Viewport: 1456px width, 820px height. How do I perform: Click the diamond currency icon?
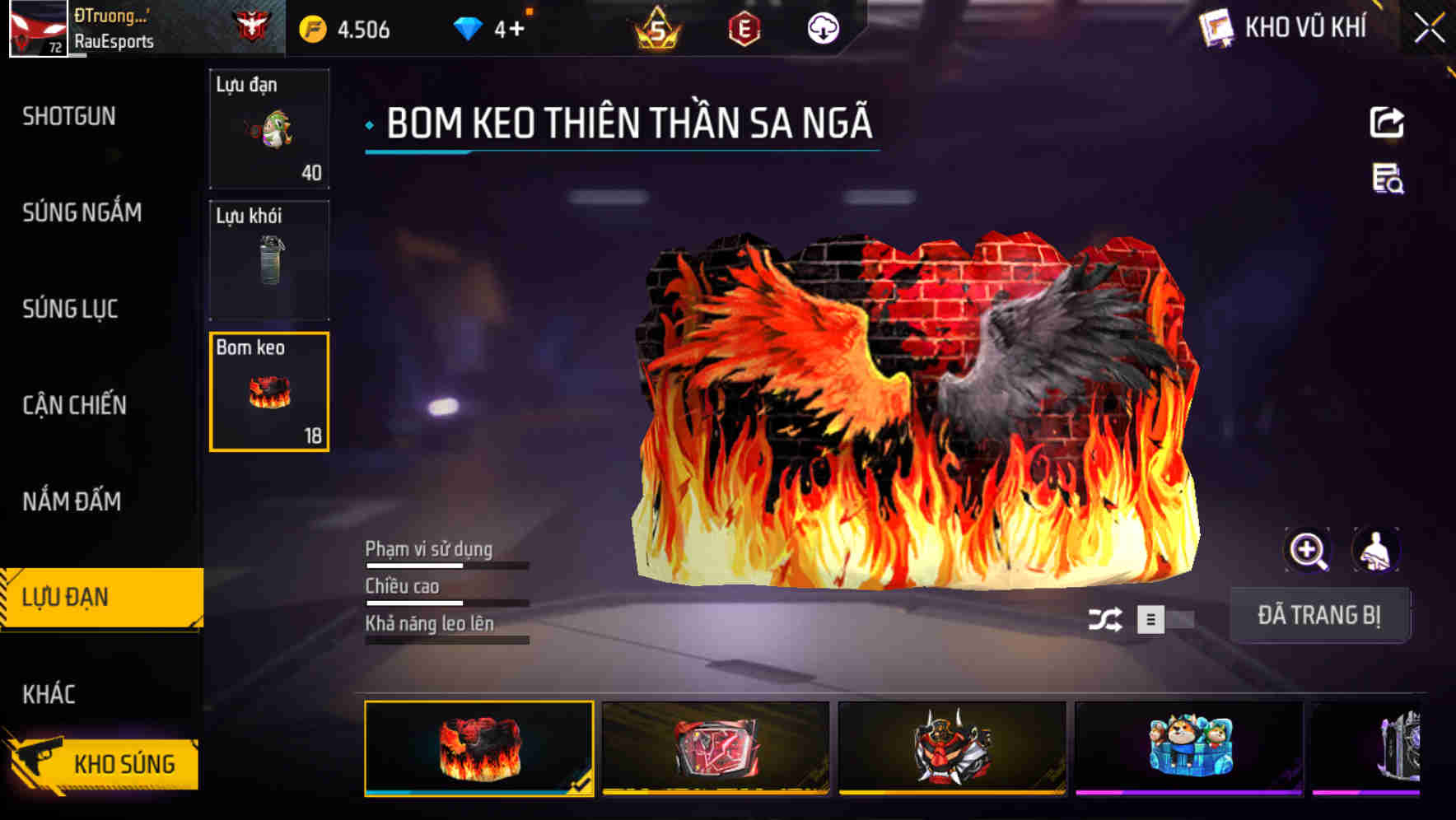coord(467,27)
